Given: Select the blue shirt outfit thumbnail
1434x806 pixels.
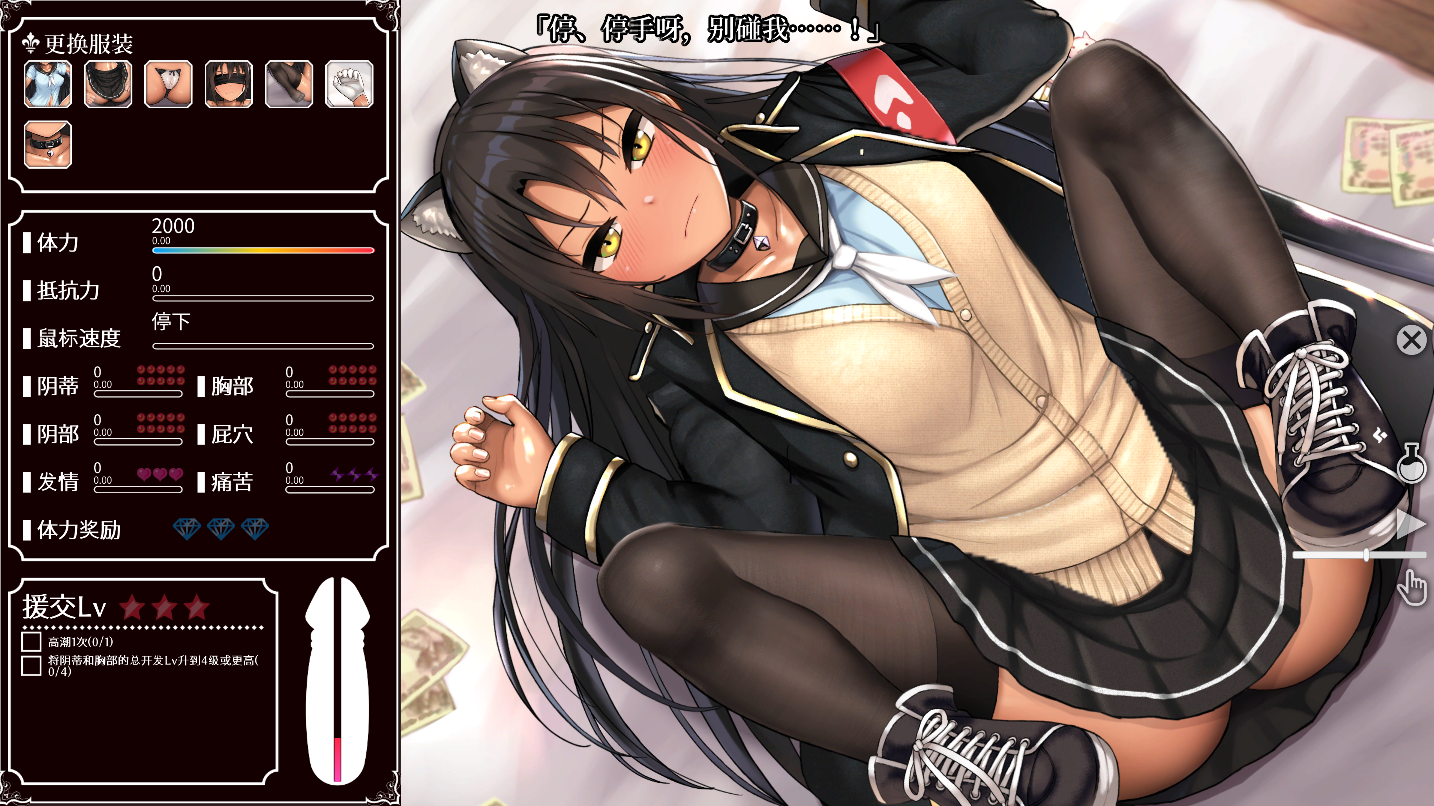Looking at the screenshot, I should (48, 84).
